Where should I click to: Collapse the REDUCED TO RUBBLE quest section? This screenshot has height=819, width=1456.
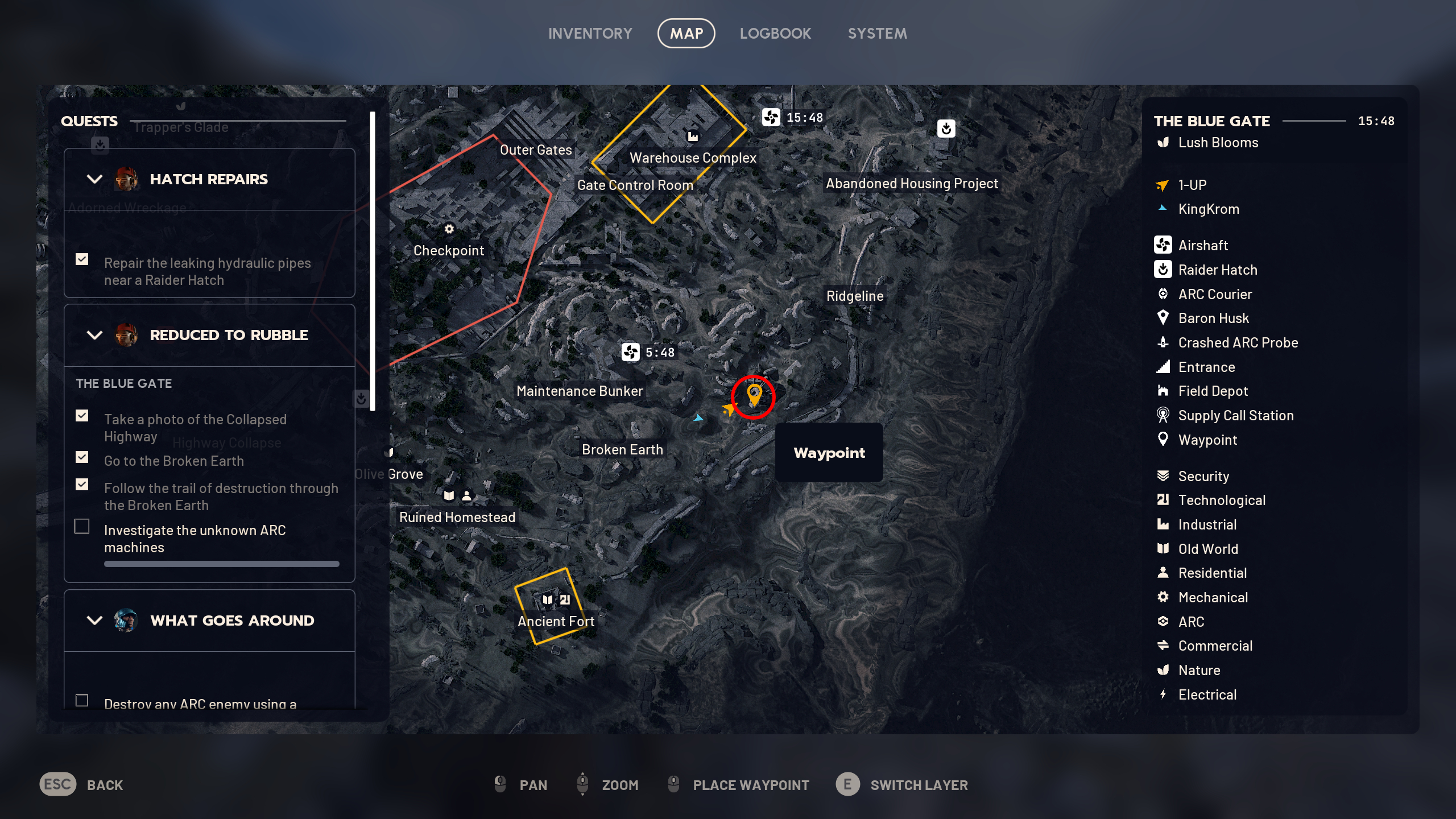[93, 335]
